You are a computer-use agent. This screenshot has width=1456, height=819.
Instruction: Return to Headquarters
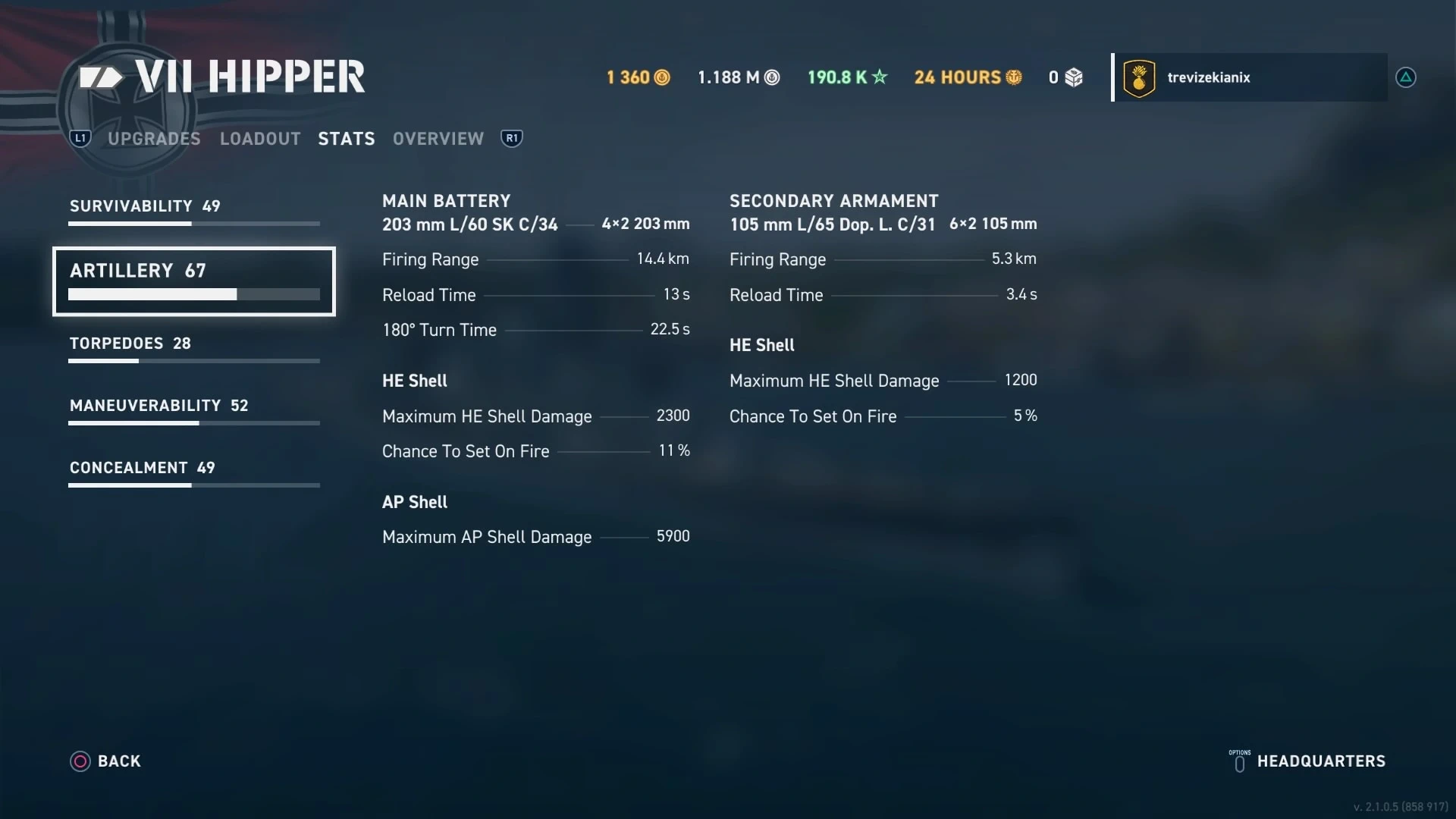(x=1307, y=761)
